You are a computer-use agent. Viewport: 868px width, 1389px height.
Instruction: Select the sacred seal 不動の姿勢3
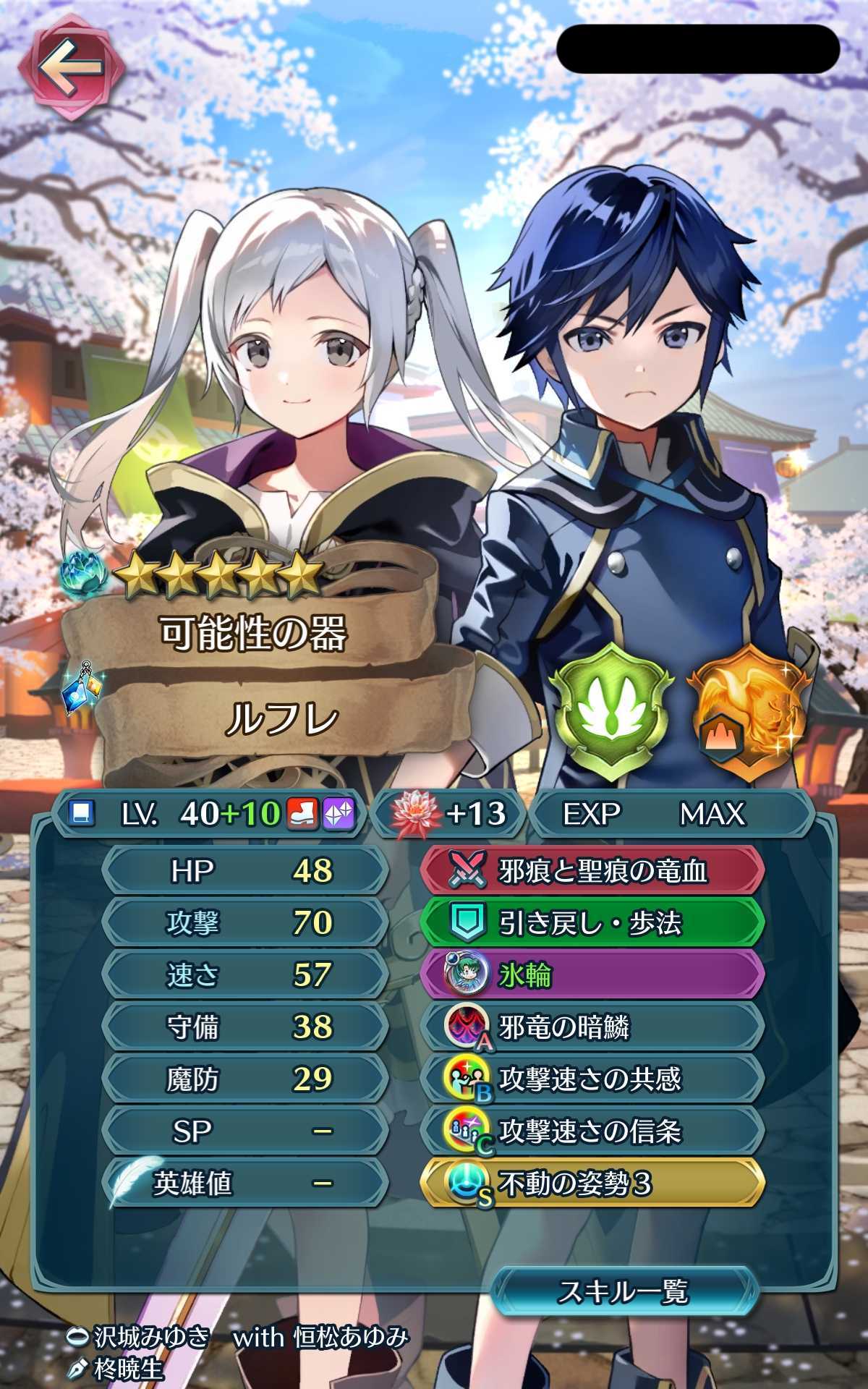coord(592,1184)
